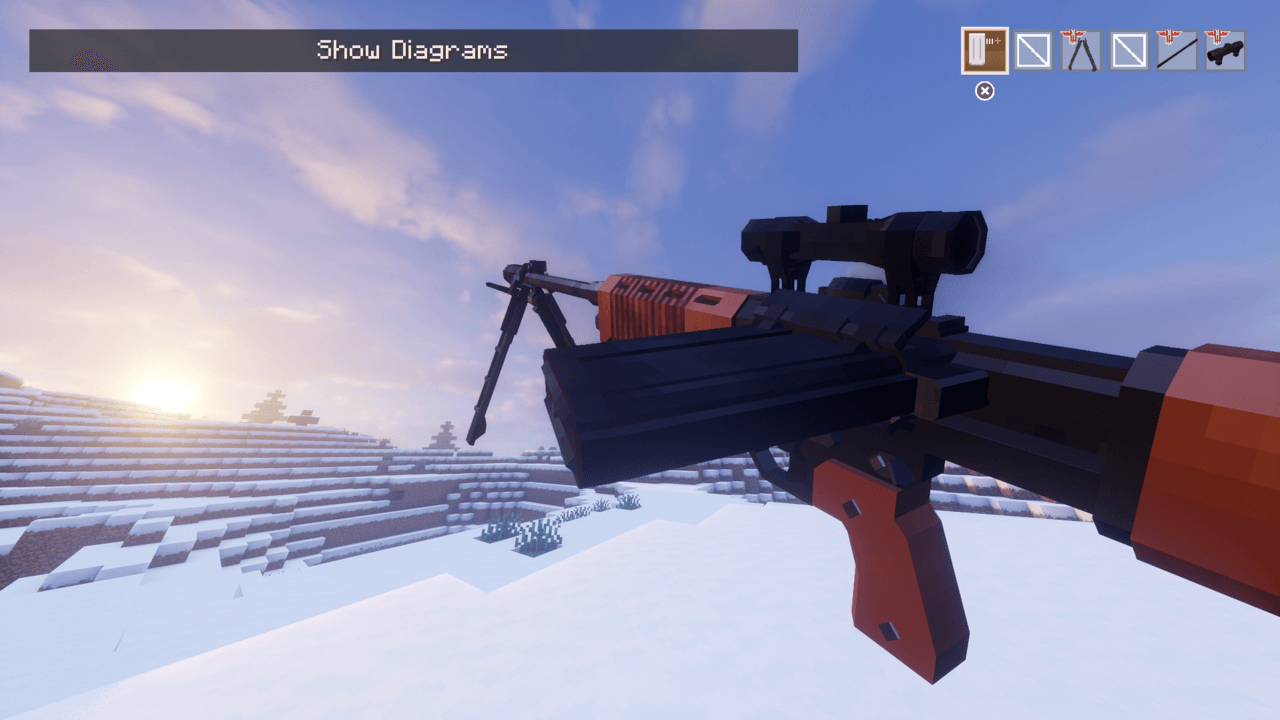Select the first empty attachment slot
The image size is (1280, 720).
[x=1032, y=50]
